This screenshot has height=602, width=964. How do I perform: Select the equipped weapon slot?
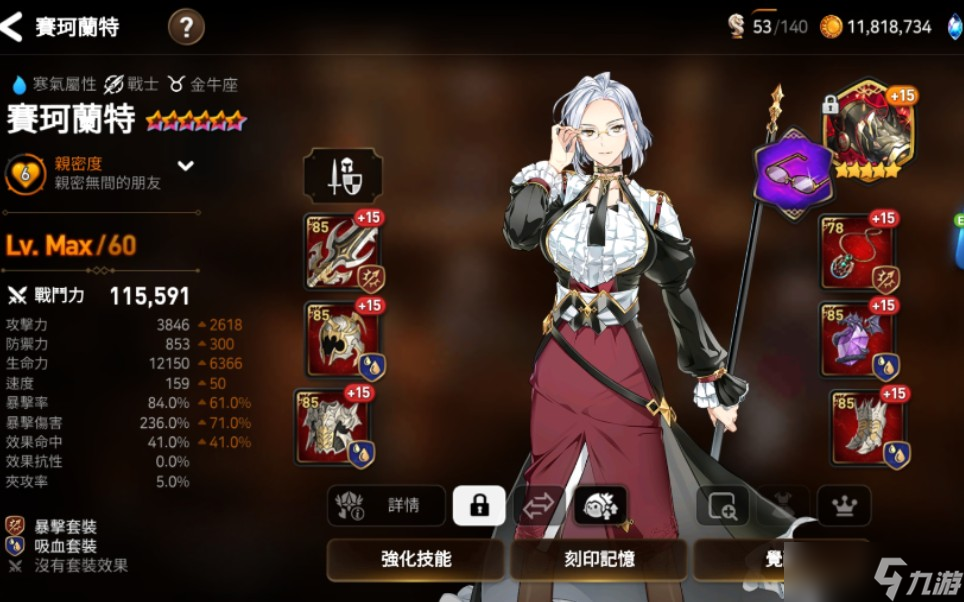point(343,252)
